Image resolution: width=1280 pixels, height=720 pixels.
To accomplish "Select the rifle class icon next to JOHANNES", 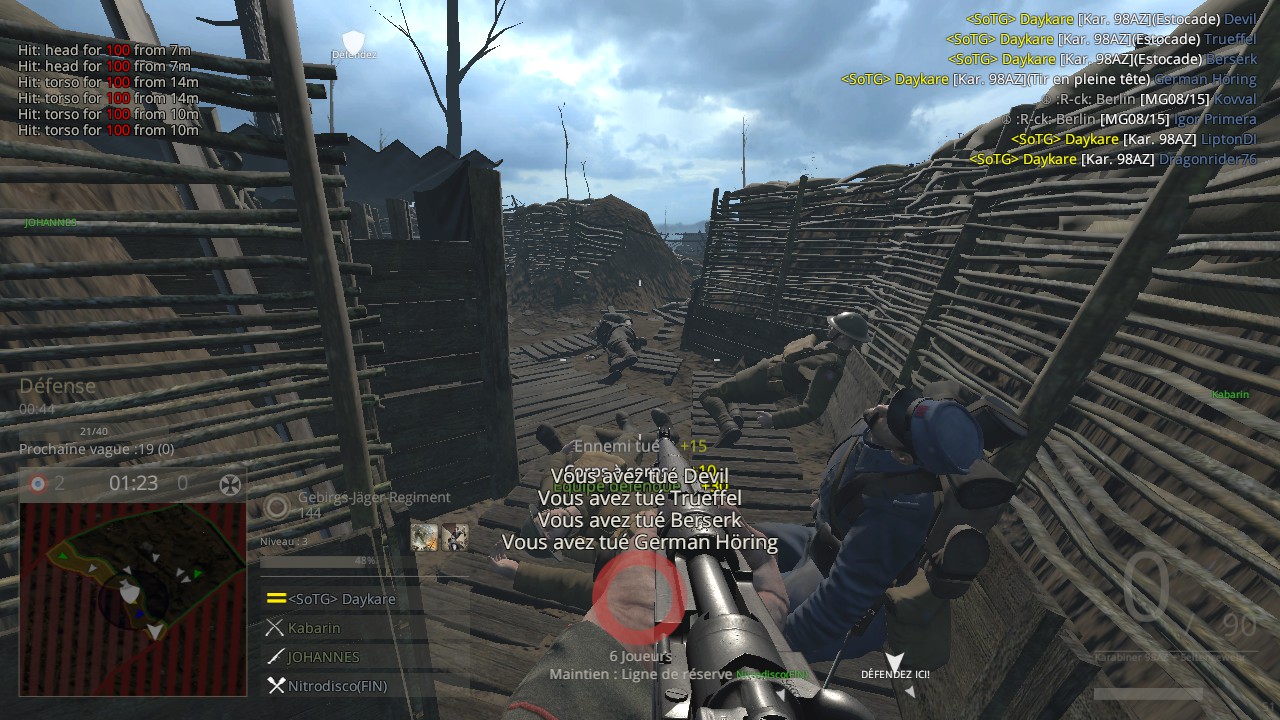I will 276,657.
